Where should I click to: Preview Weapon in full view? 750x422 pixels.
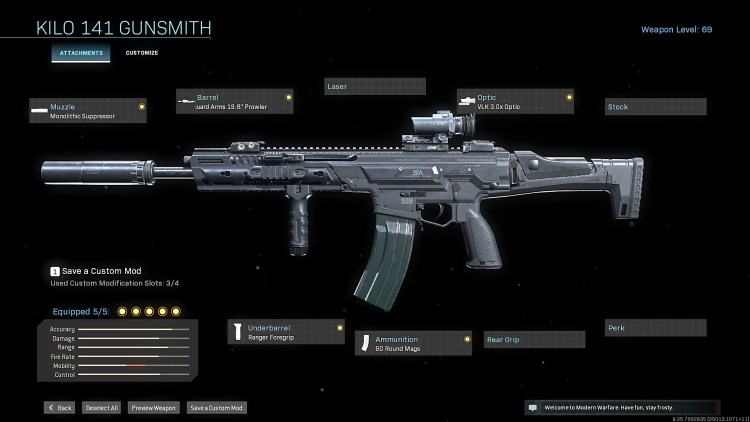click(154, 408)
